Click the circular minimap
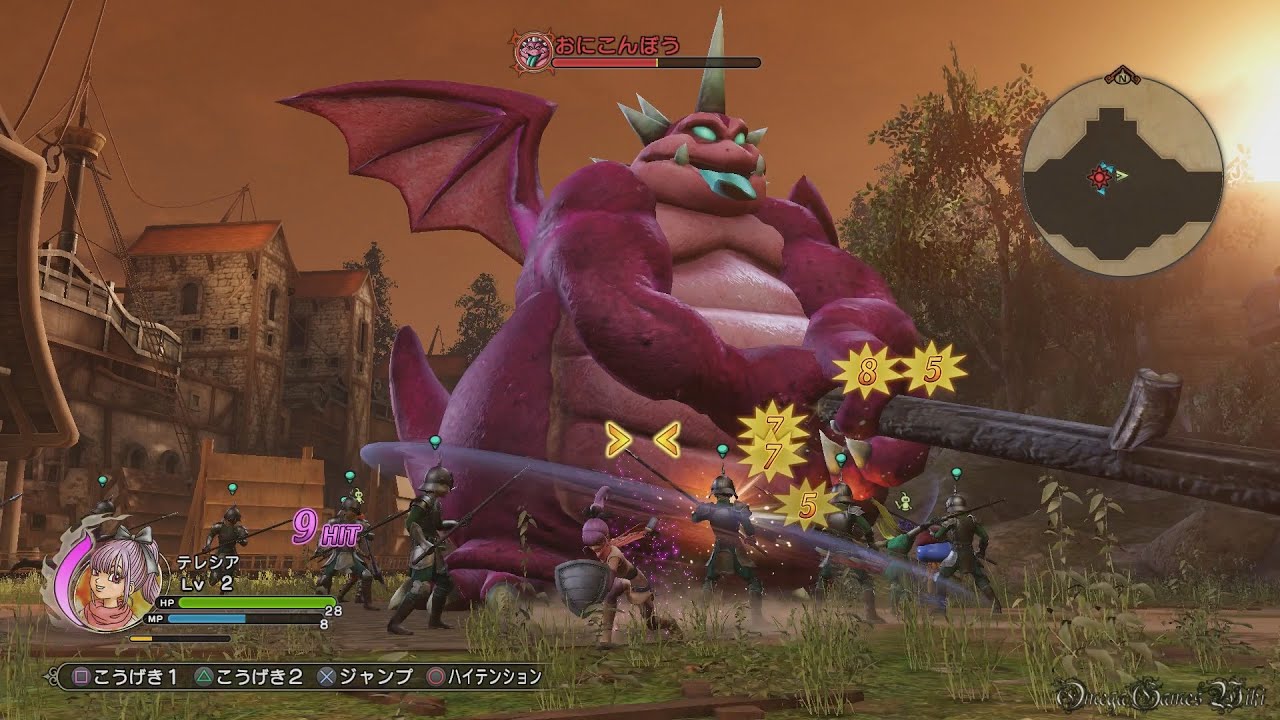 click(1122, 176)
